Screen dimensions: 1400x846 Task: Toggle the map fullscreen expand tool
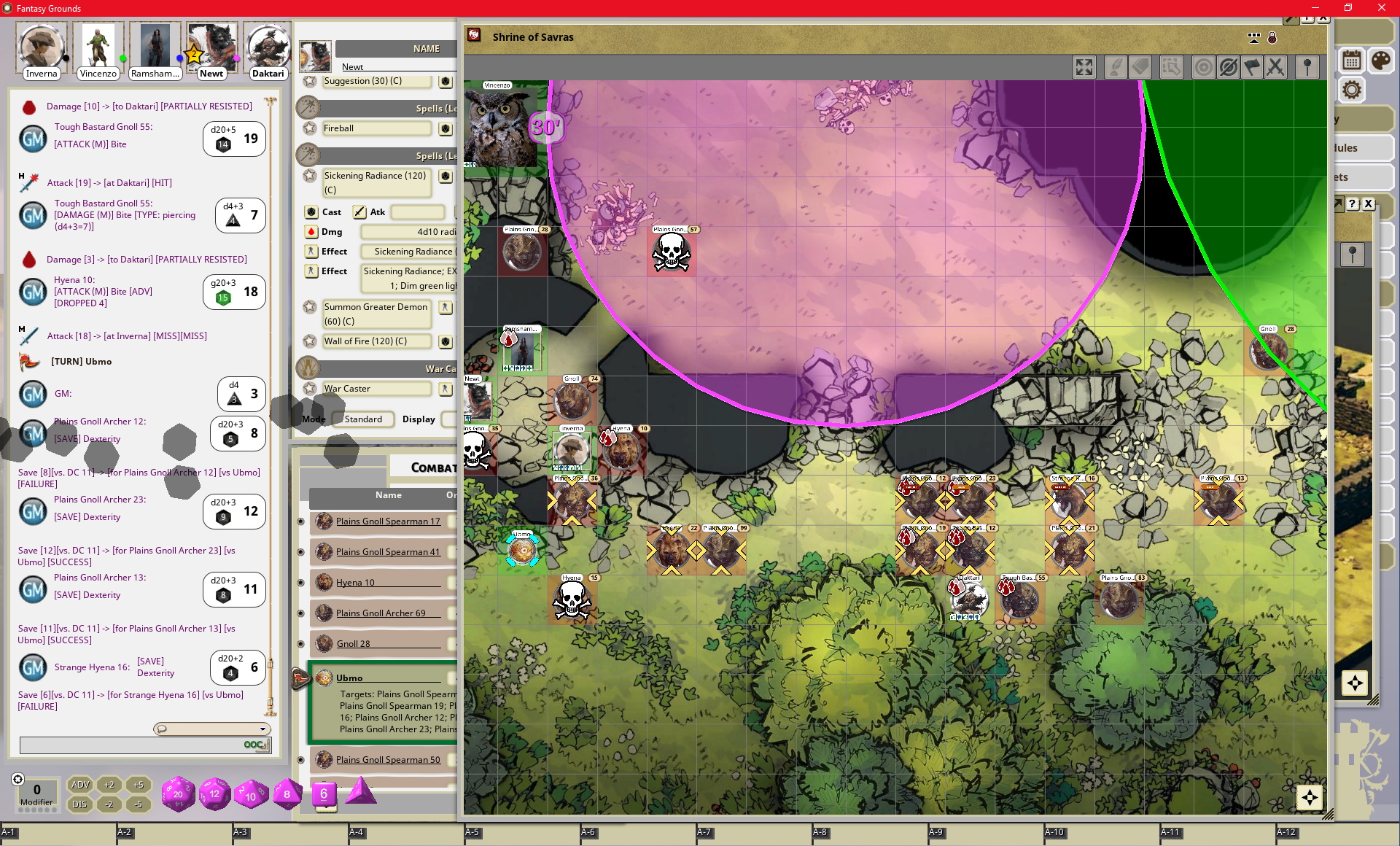[1084, 68]
